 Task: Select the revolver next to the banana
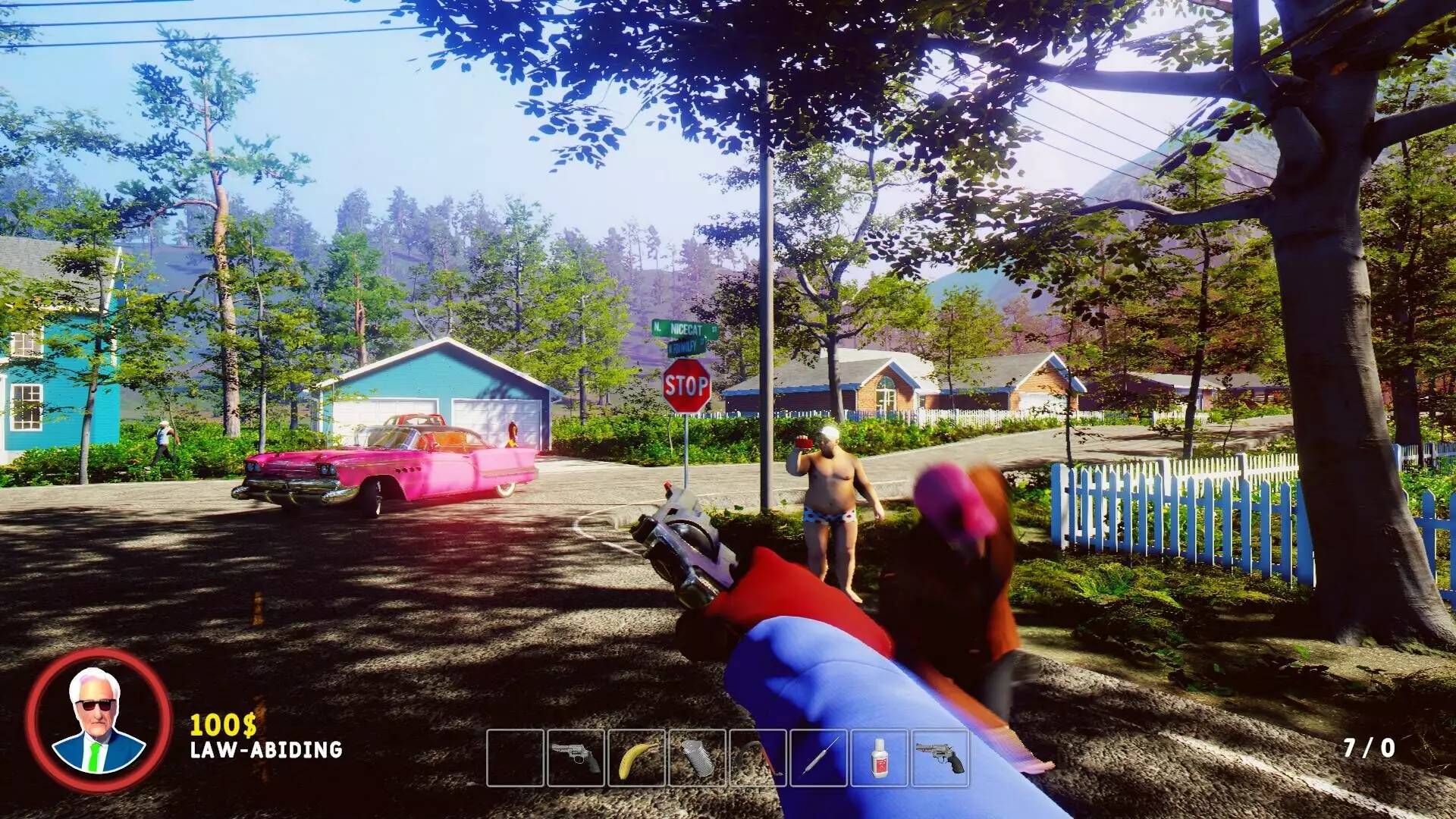click(x=576, y=758)
